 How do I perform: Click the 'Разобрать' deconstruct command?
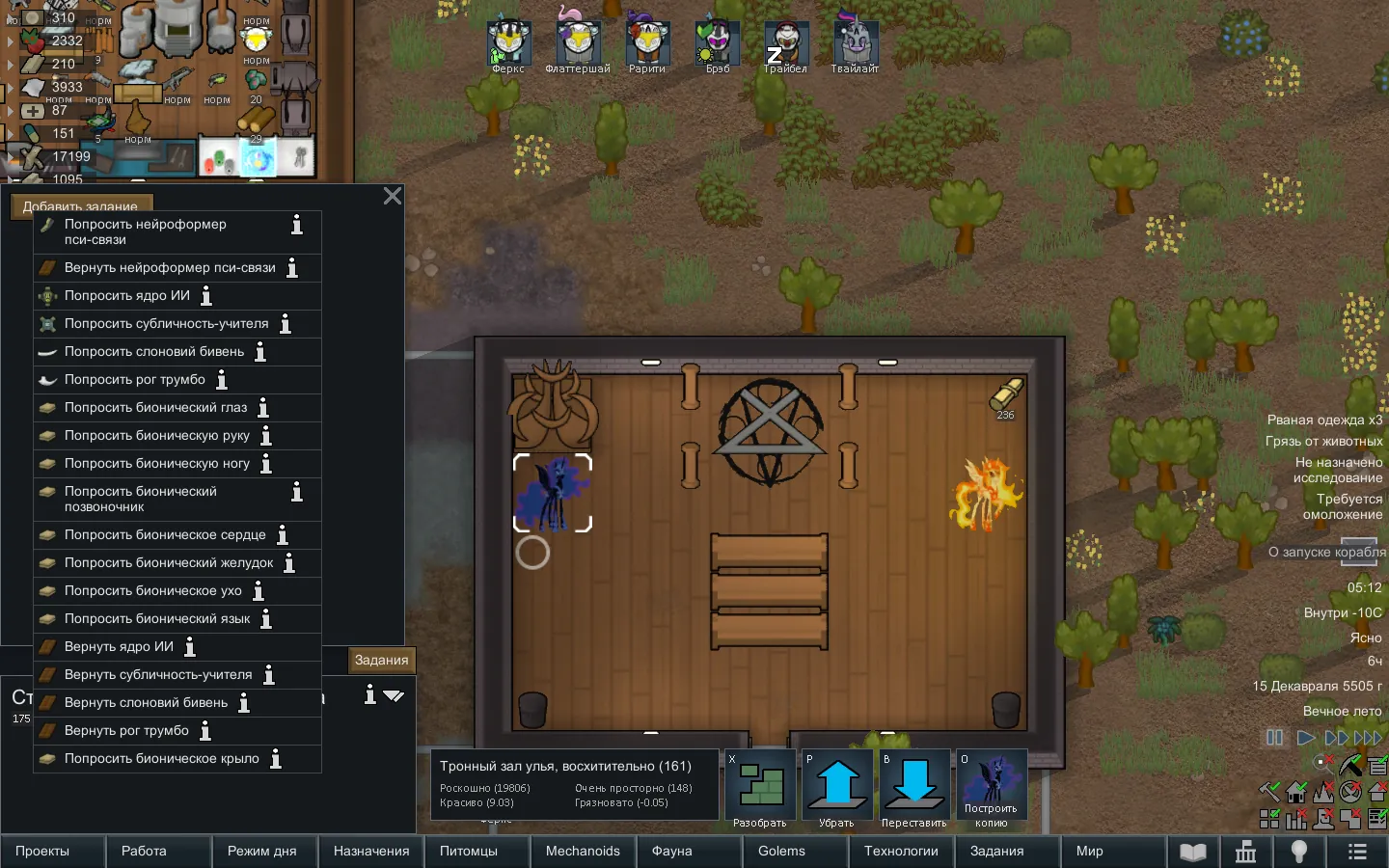point(760,789)
